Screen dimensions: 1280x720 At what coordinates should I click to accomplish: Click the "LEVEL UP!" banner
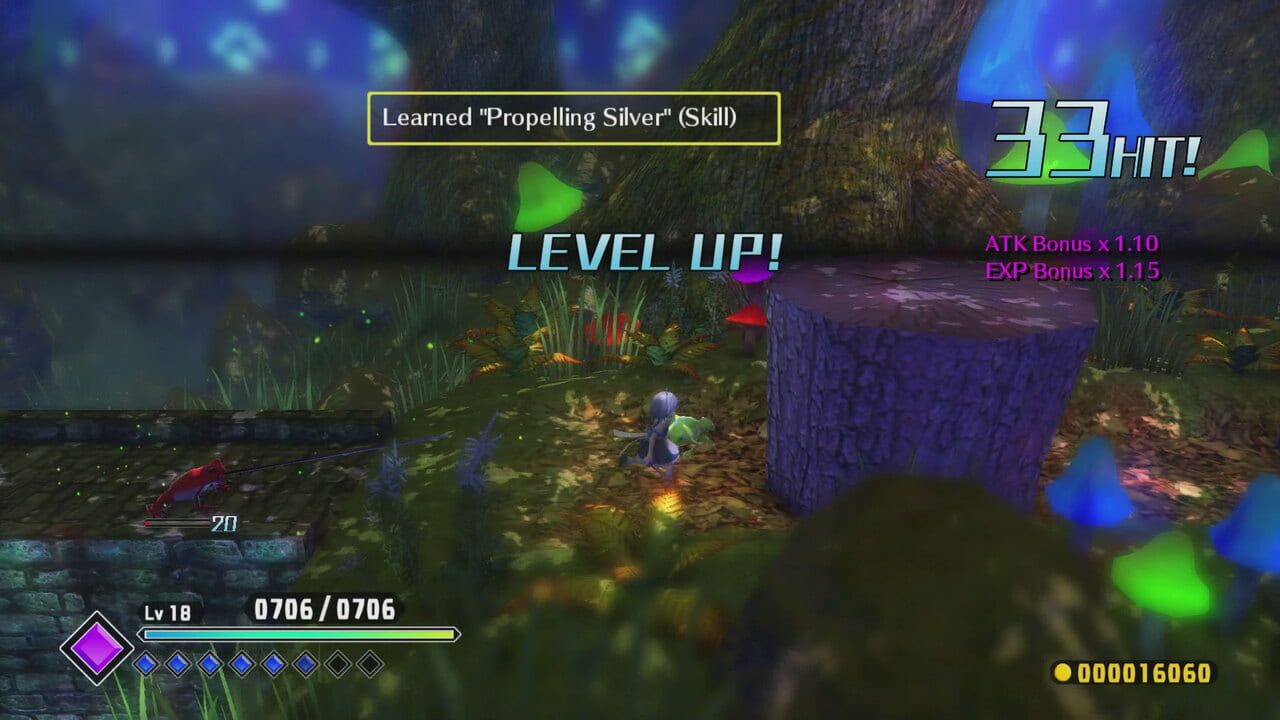(x=643, y=253)
